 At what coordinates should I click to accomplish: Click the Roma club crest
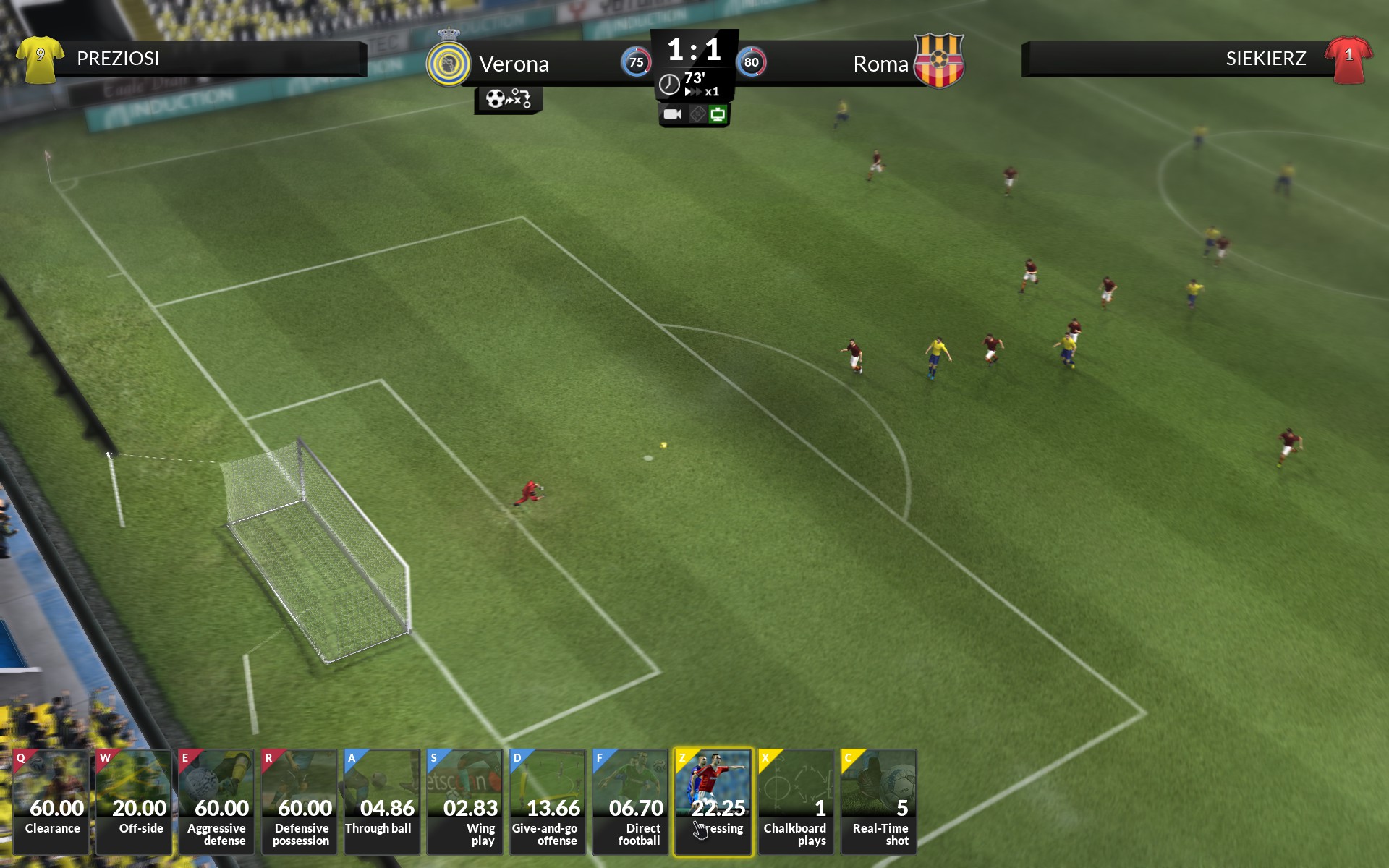click(938, 61)
